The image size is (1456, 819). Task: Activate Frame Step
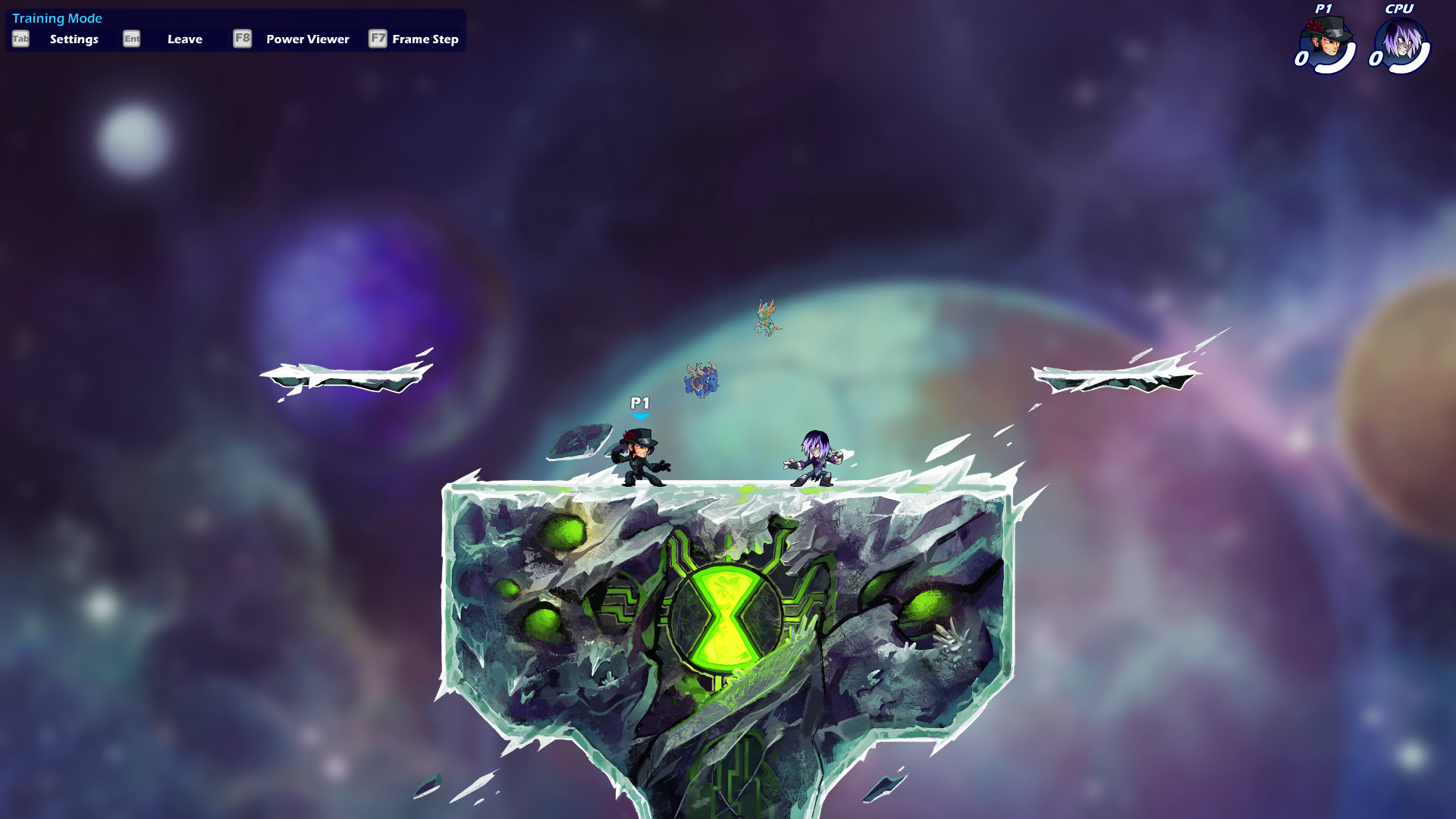(425, 39)
